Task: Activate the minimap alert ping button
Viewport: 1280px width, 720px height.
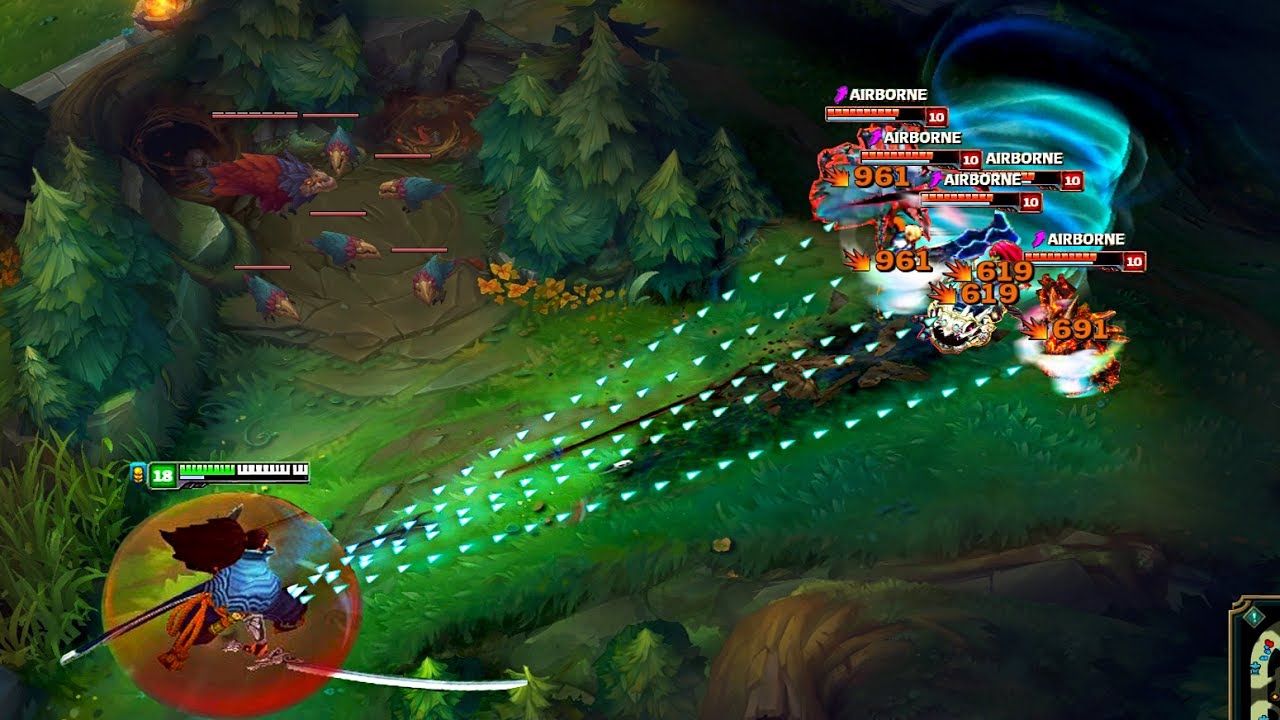Action: tap(1253, 619)
